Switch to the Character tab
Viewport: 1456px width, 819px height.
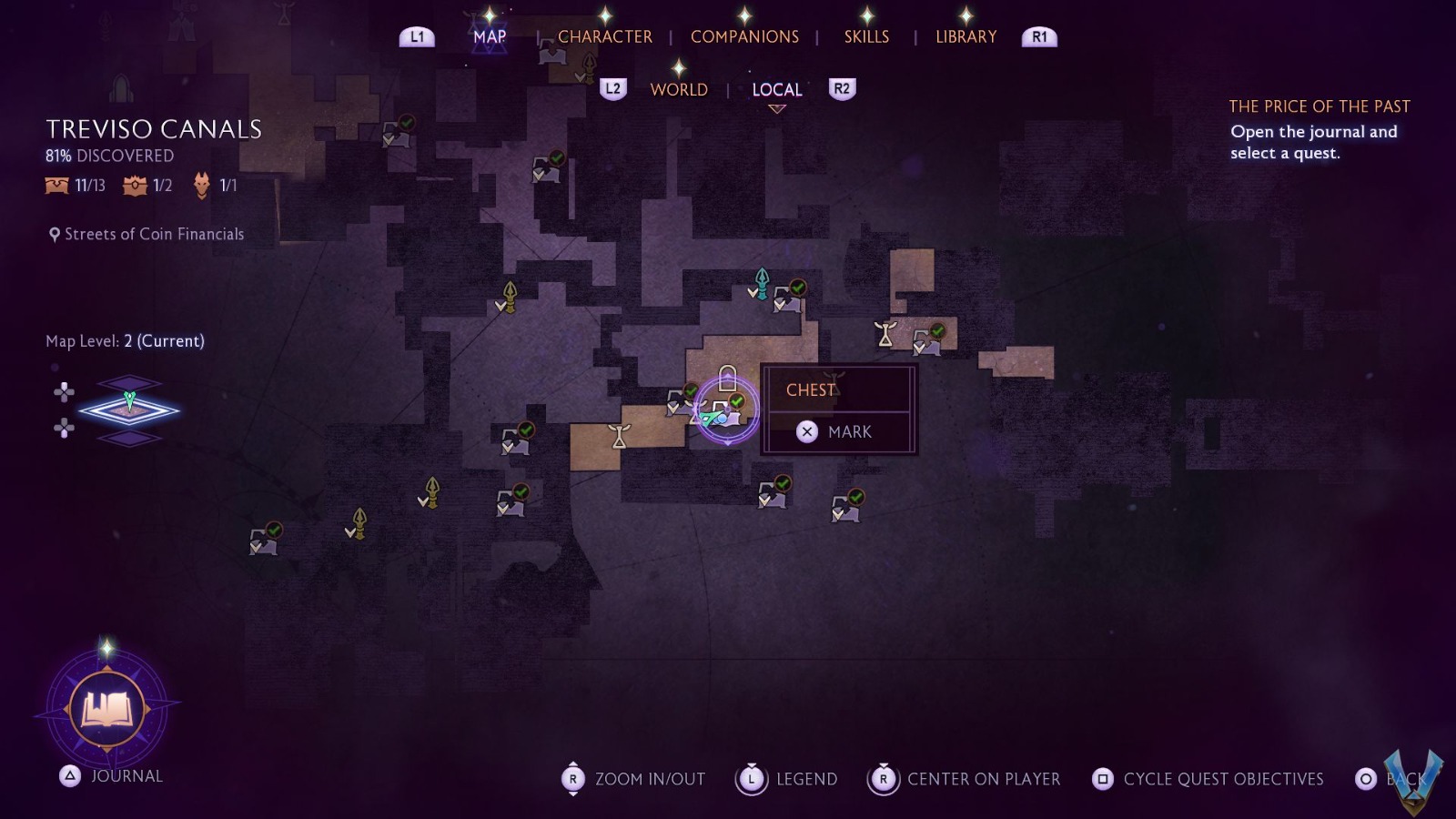[x=604, y=37]
